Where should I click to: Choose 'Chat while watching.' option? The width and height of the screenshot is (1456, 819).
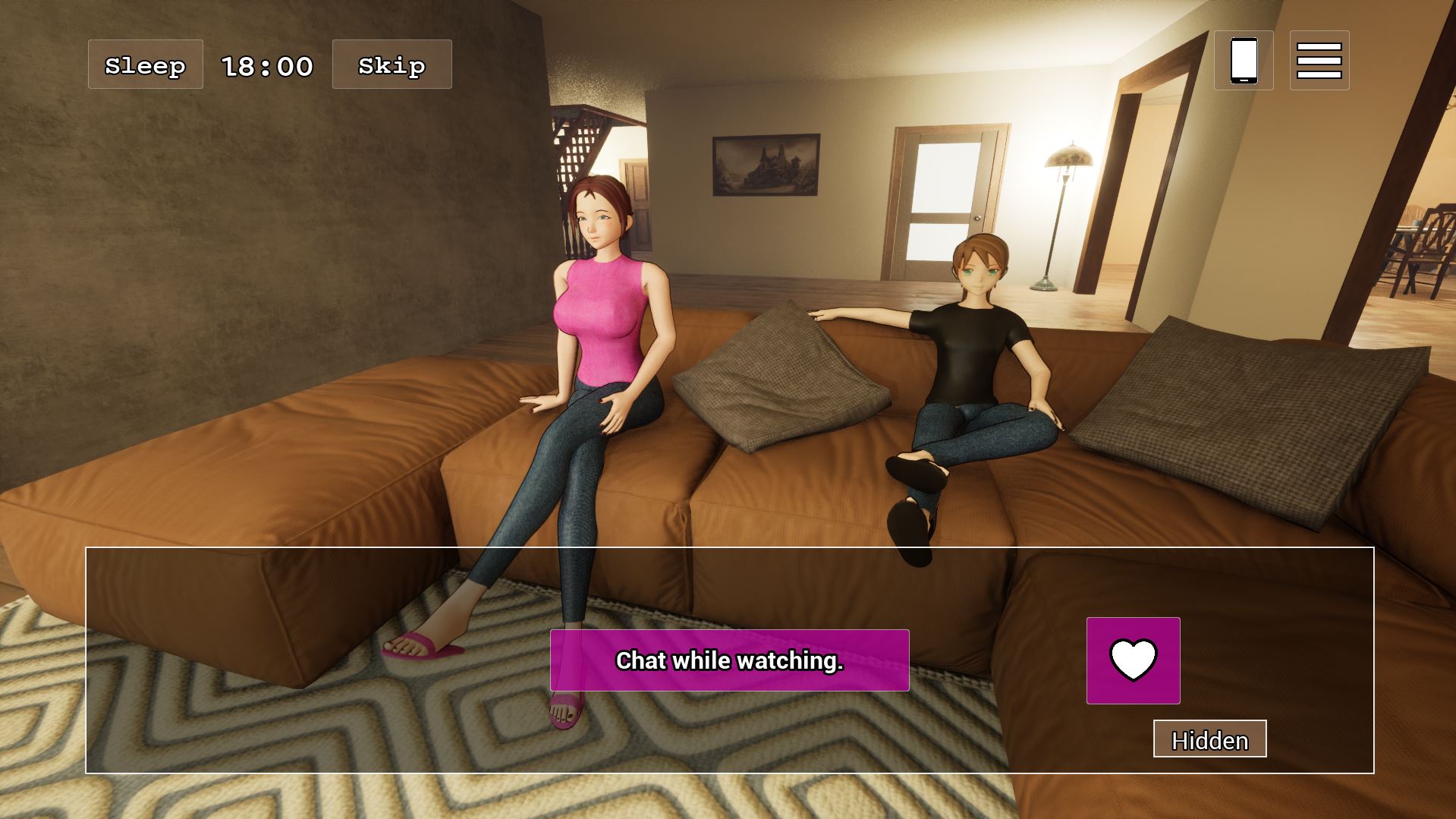[729, 660]
